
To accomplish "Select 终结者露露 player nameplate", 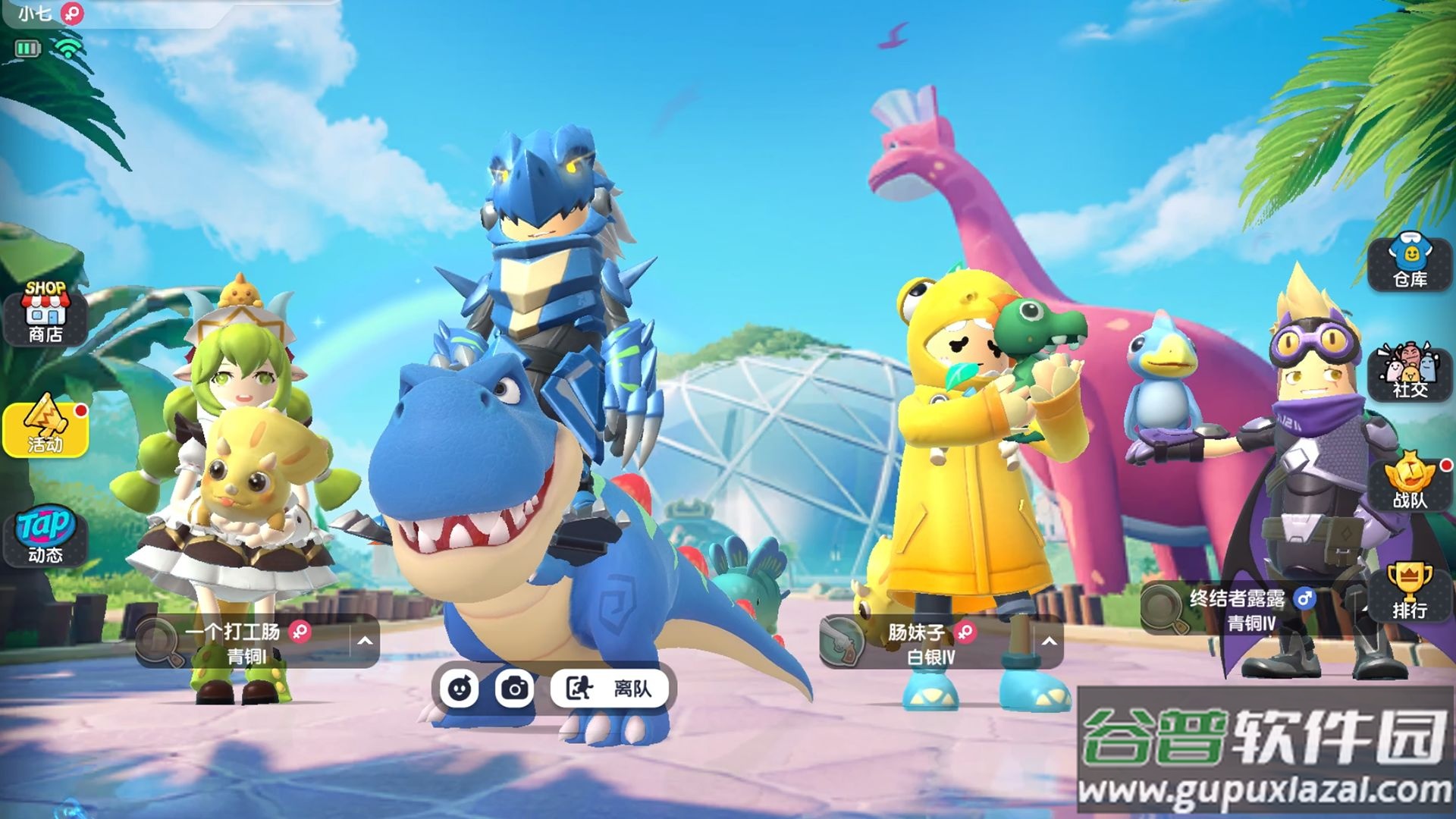I will click(1238, 609).
